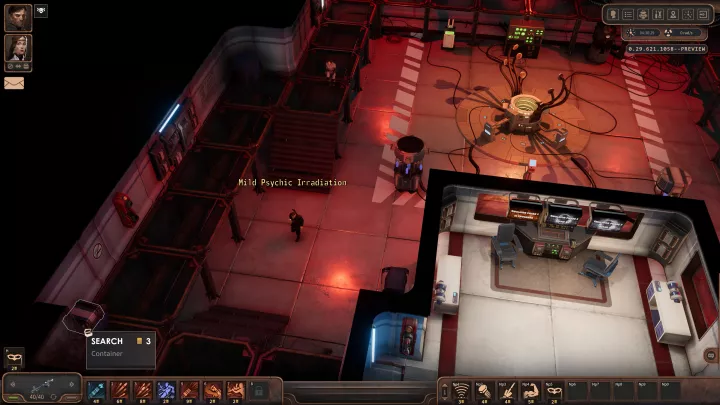The width and height of the screenshot is (720, 405).
Task: Open the crafting tools icon
Action: pos(657,15)
